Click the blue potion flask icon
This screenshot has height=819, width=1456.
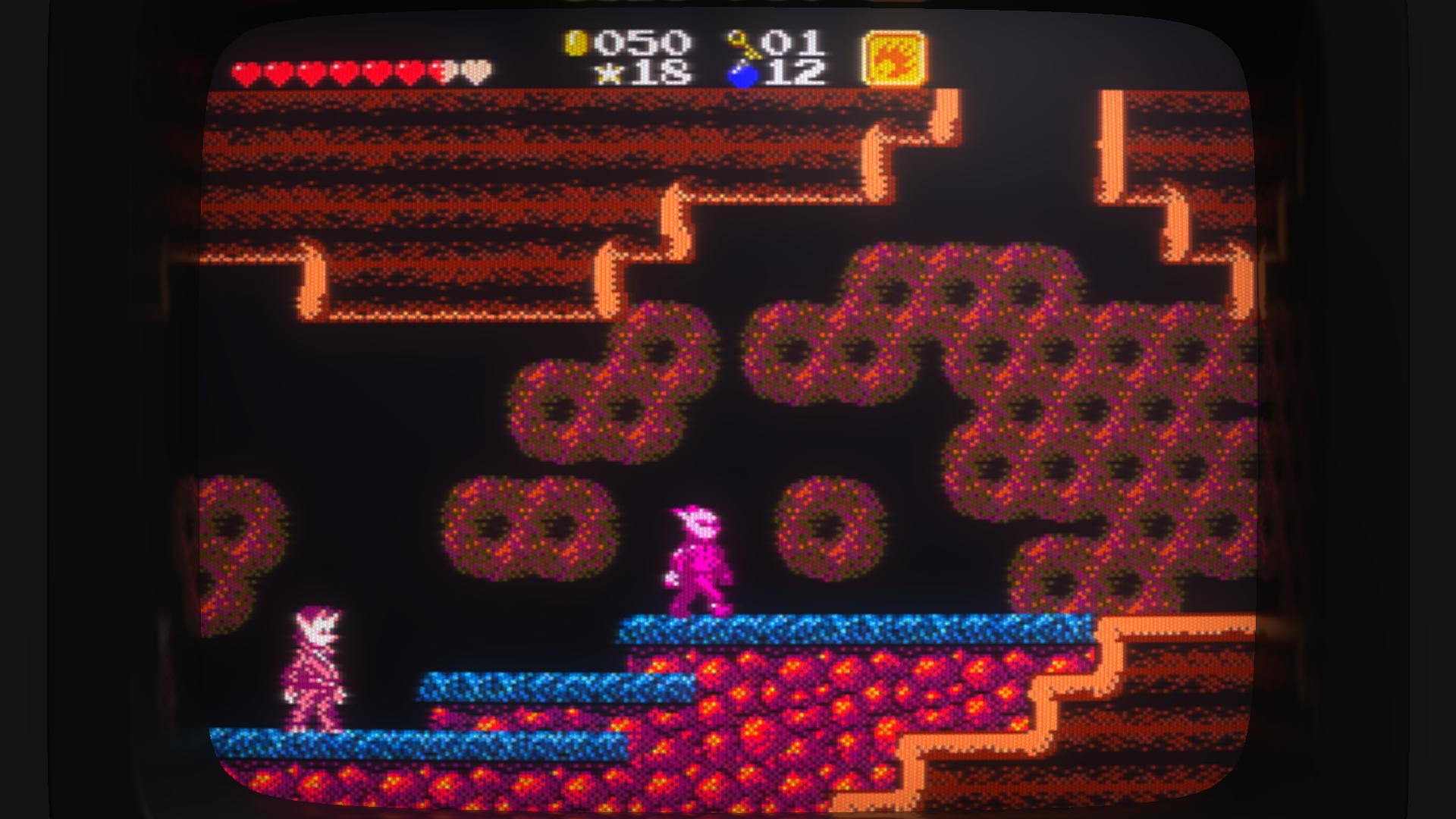point(739,76)
